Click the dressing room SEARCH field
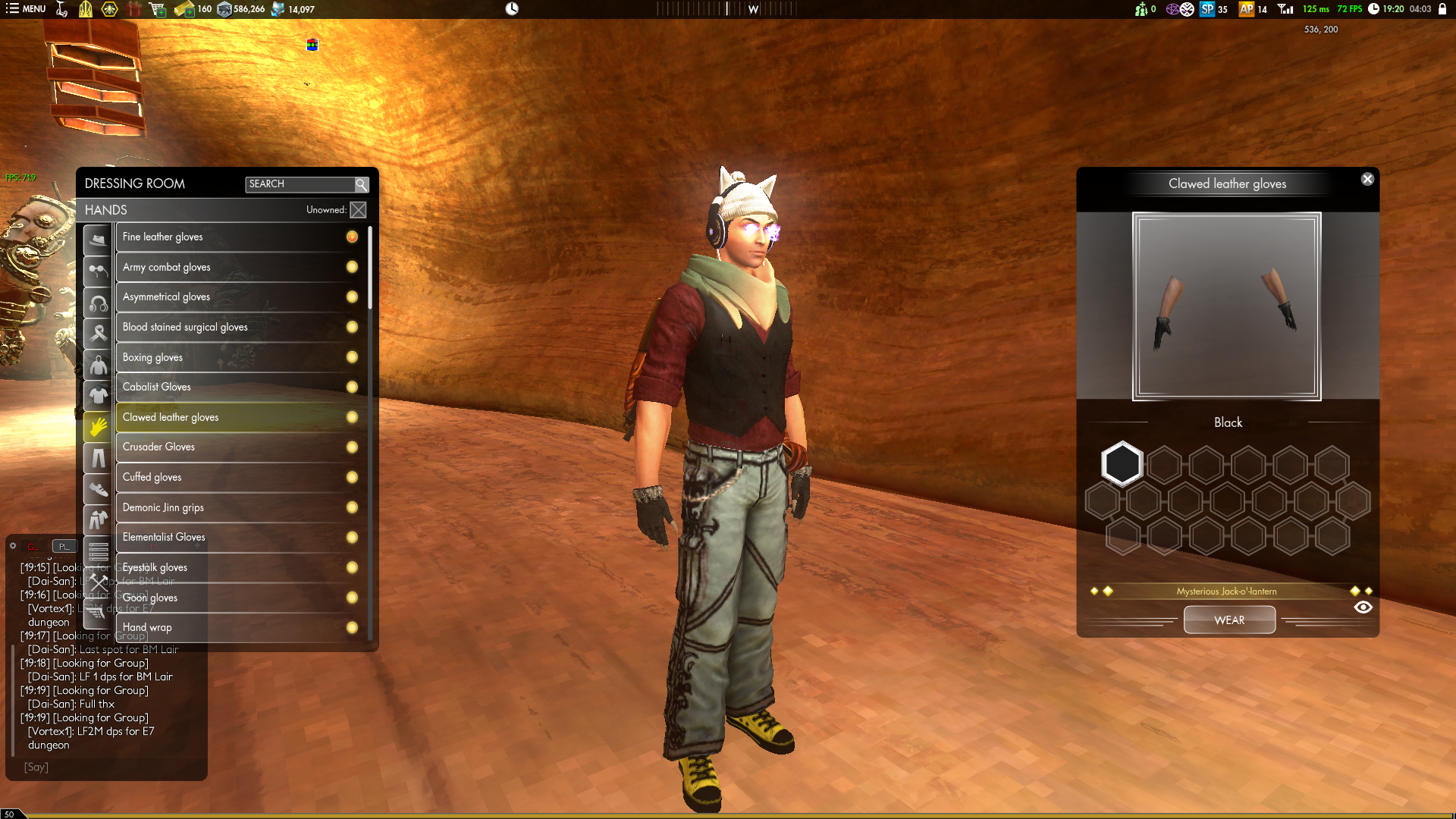Screen dimensions: 1456x819 pos(300,184)
